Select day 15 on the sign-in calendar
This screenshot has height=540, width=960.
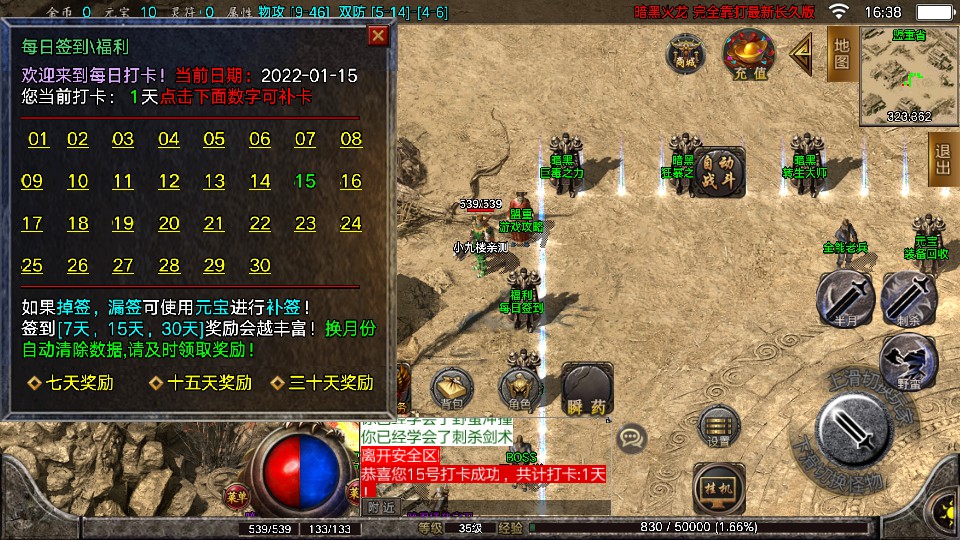click(305, 181)
